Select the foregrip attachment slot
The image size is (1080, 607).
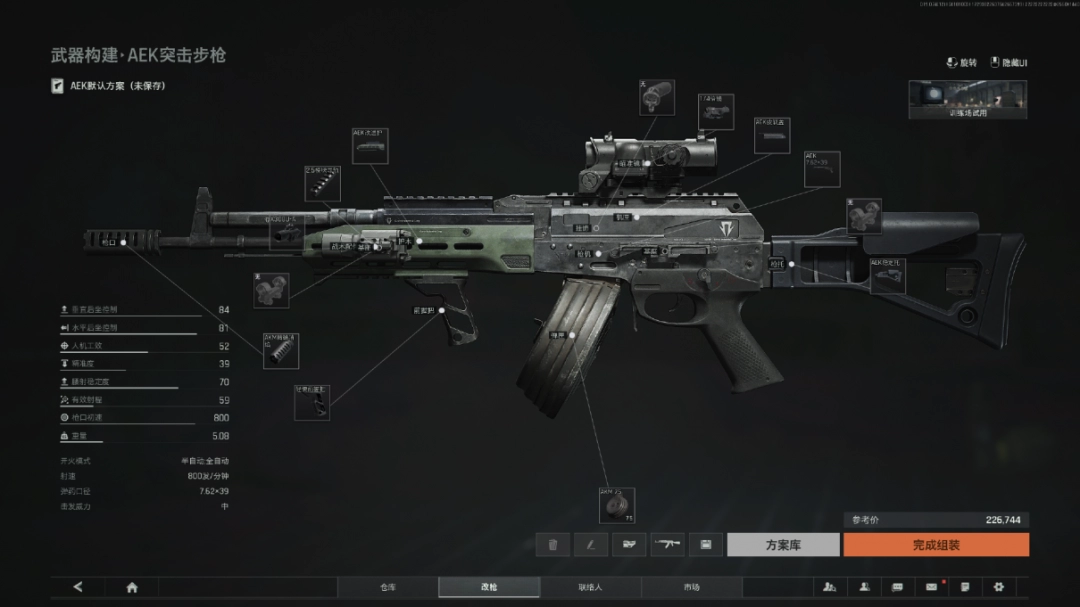pyautogui.click(x=312, y=401)
